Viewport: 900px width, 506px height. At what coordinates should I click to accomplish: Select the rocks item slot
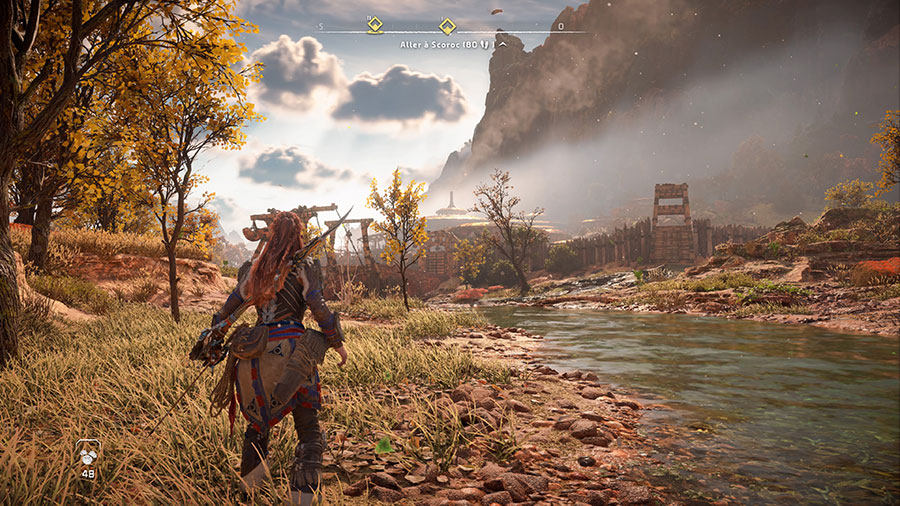(x=87, y=455)
